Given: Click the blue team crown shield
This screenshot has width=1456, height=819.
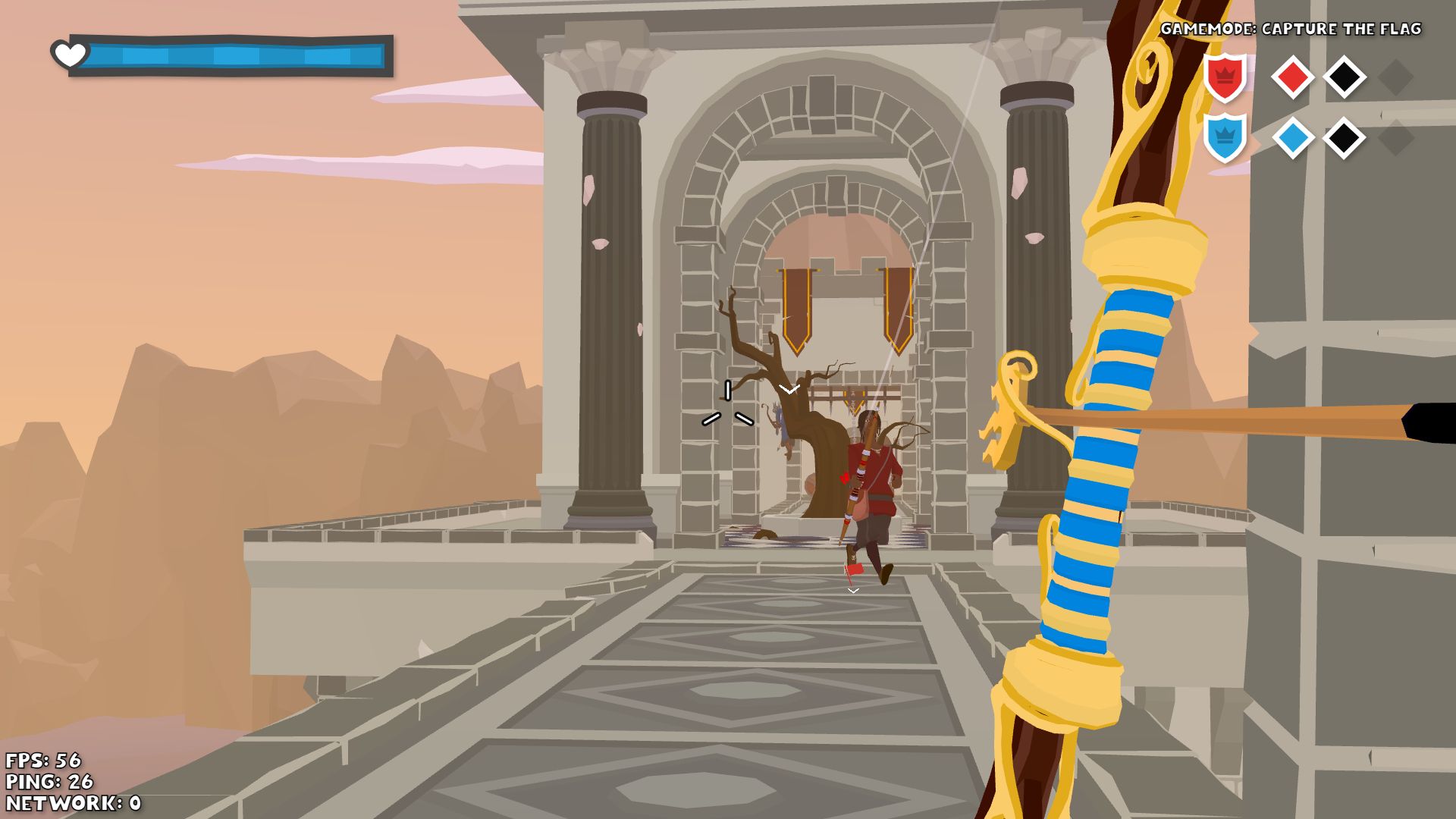Looking at the screenshot, I should click(1225, 137).
